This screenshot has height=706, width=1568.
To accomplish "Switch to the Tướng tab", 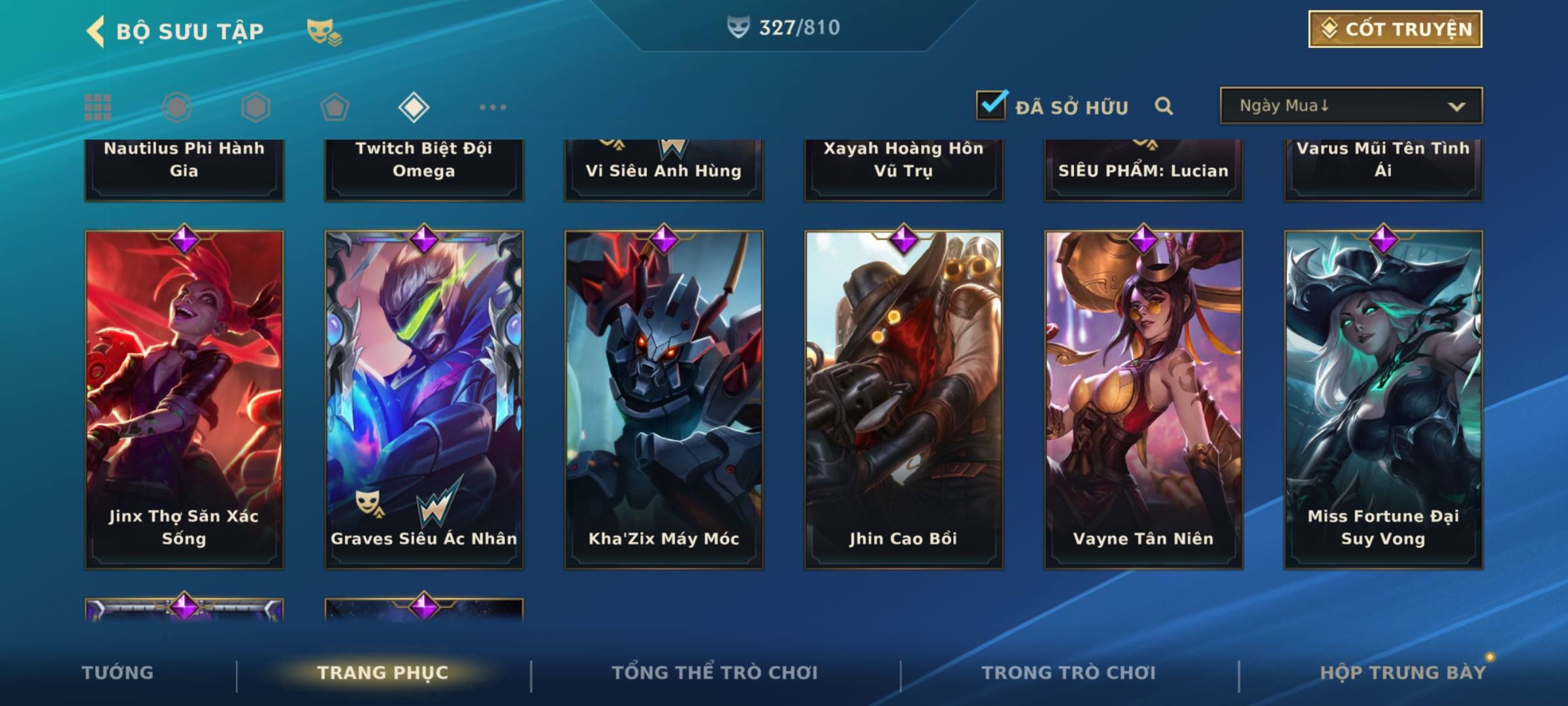I will point(118,673).
